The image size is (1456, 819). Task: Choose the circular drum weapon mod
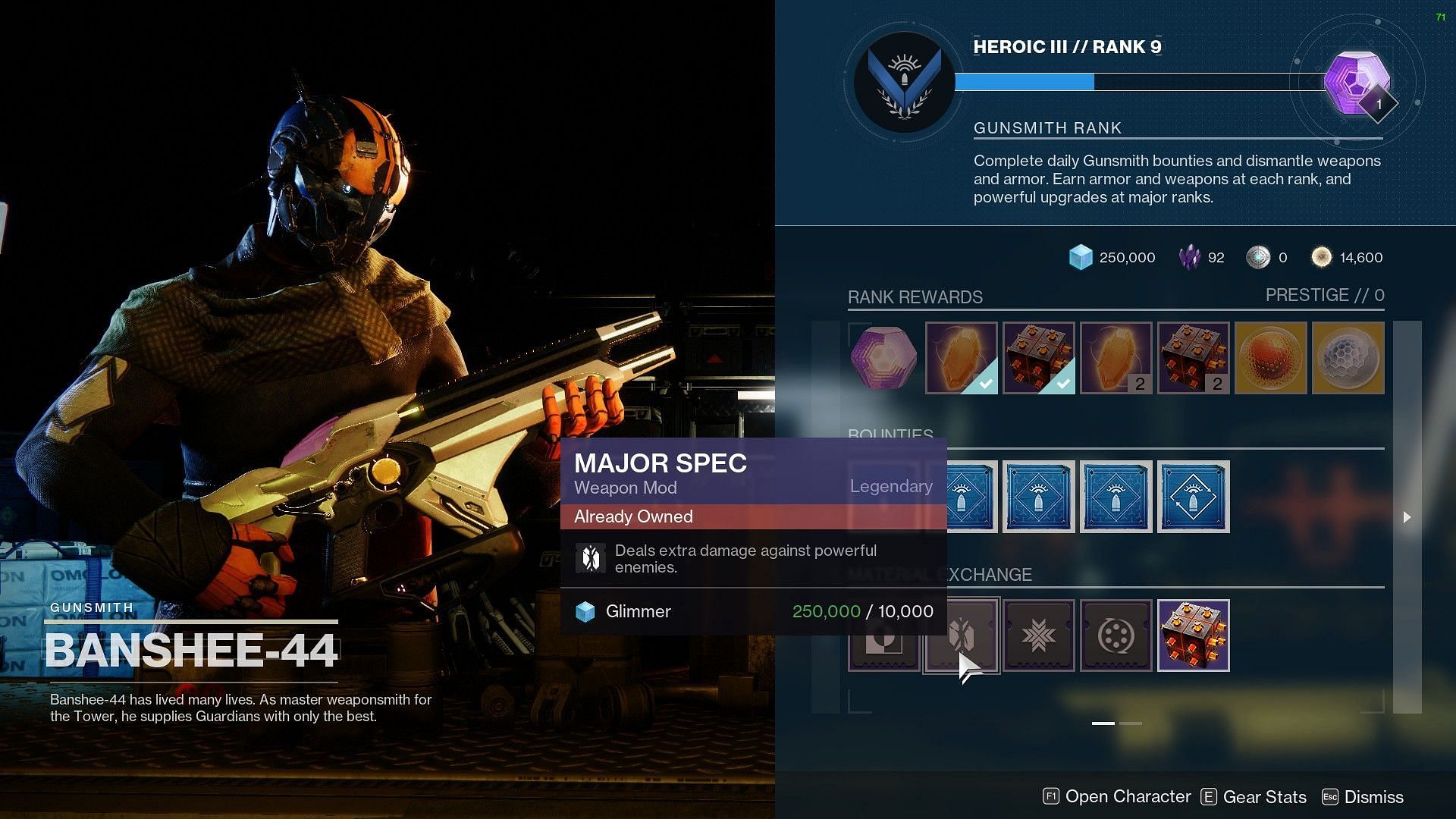click(1116, 635)
